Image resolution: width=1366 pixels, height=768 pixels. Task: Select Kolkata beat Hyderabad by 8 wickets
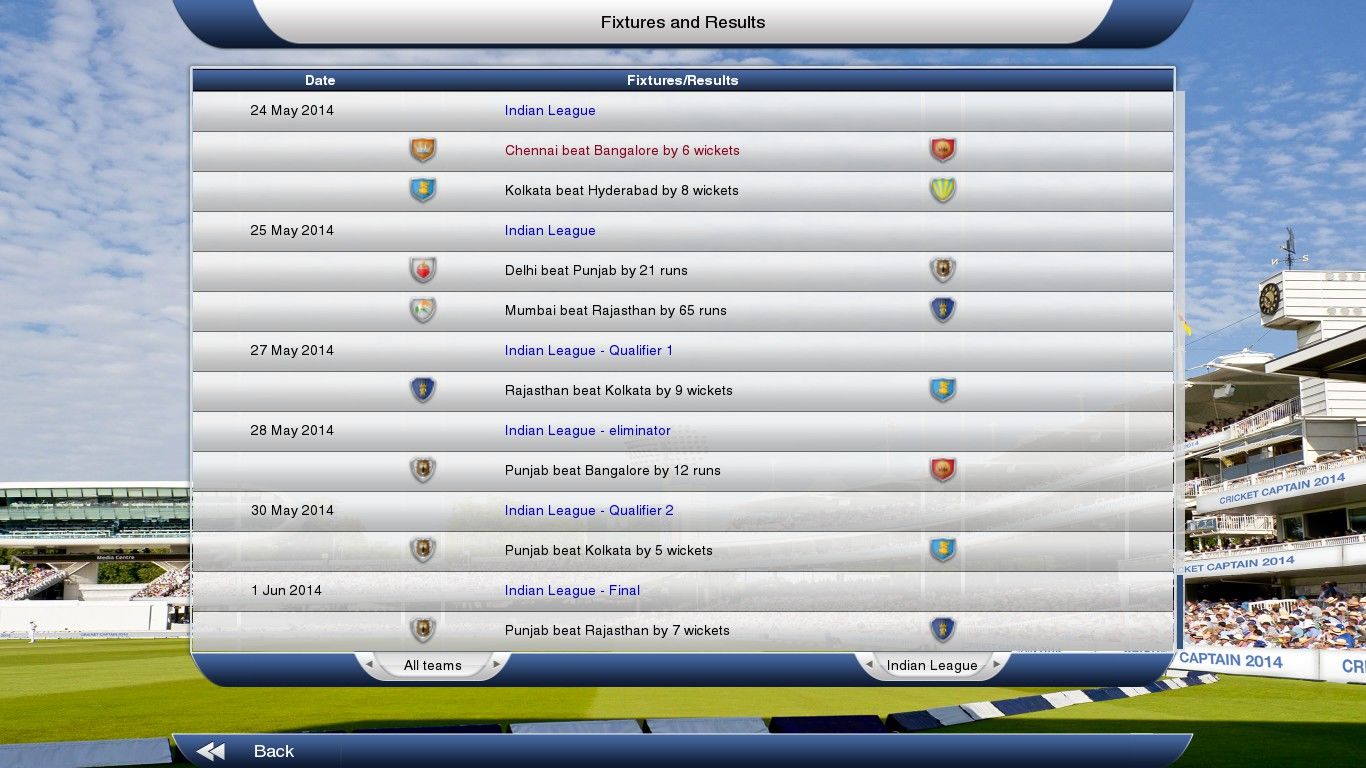[621, 191]
